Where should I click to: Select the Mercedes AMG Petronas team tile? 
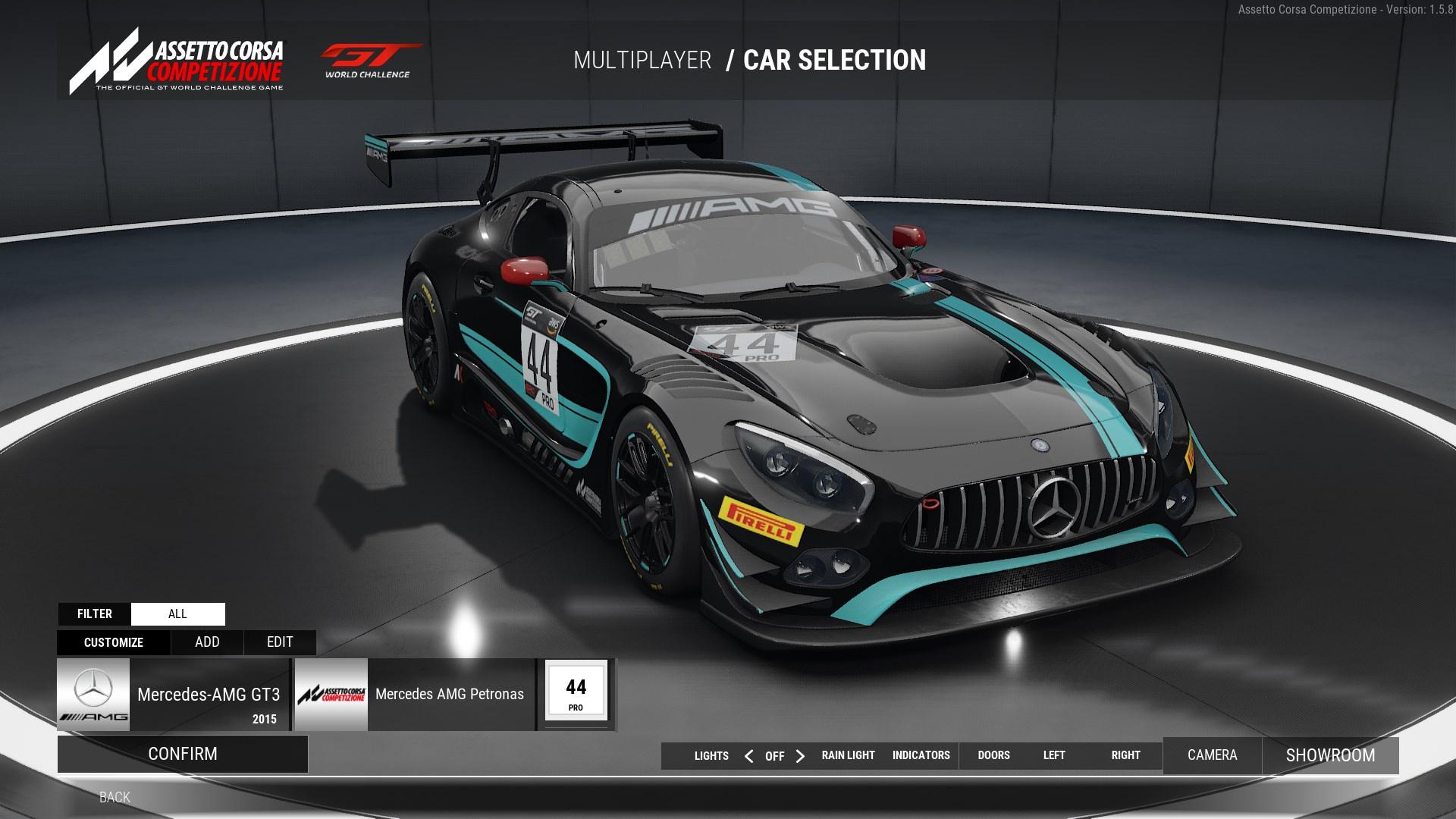click(414, 695)
